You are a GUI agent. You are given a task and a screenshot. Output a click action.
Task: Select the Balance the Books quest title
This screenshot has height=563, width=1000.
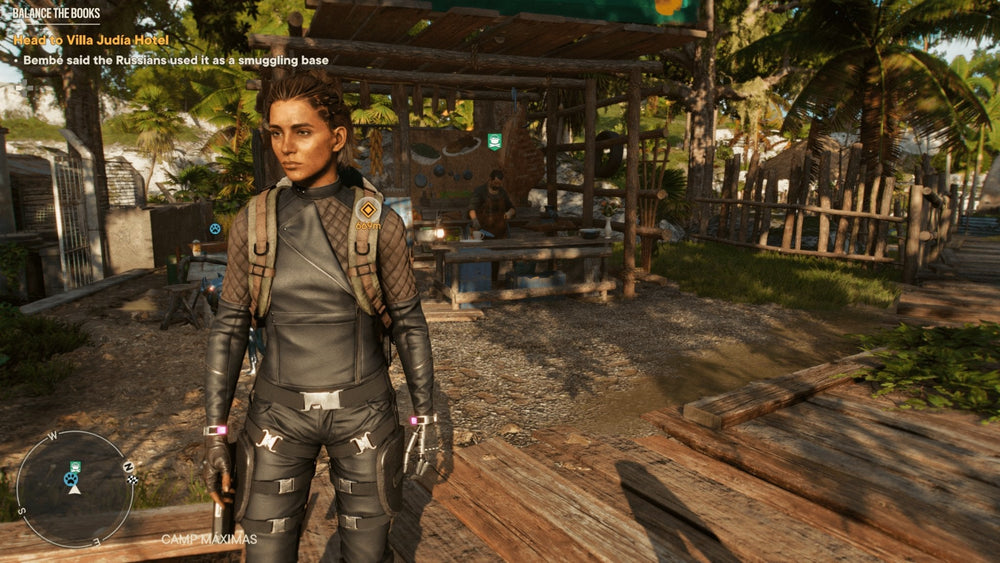56,13
